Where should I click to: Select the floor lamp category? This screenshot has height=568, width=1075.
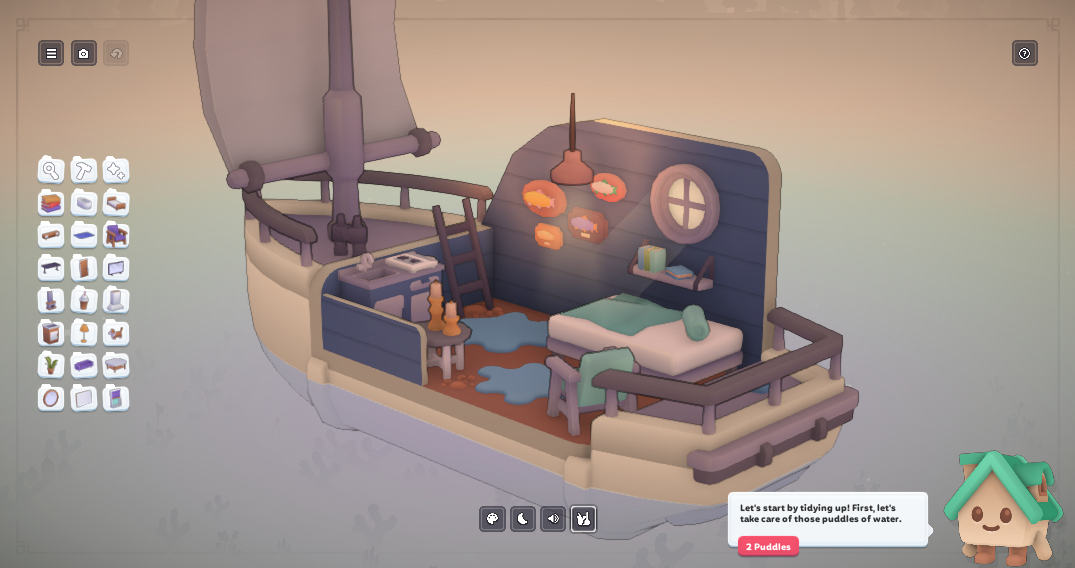[x=84, y=333]
